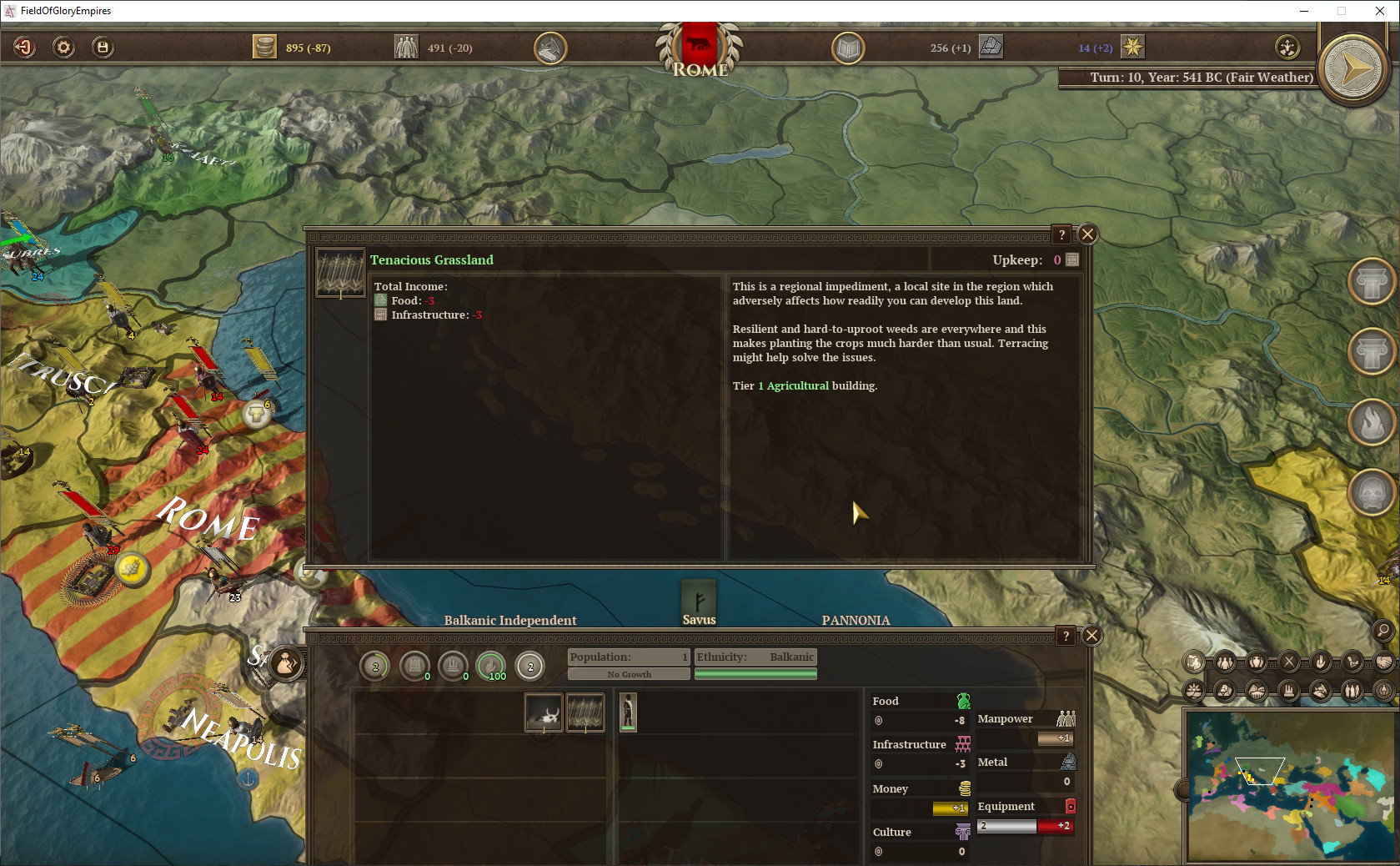Open the region panel question mark help
1400x866 pixels.
(1065, 636)
